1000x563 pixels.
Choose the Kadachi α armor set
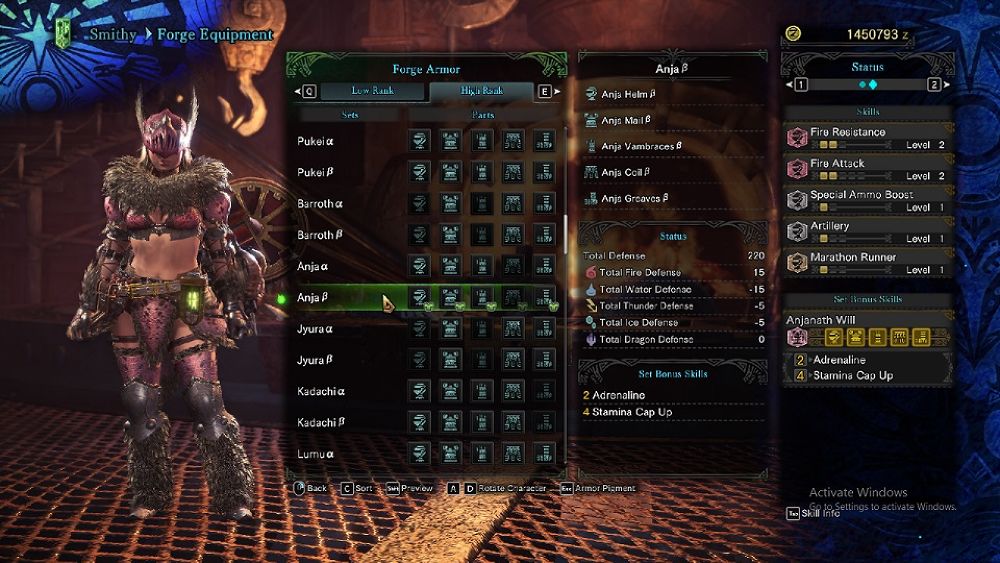point(319,391)
